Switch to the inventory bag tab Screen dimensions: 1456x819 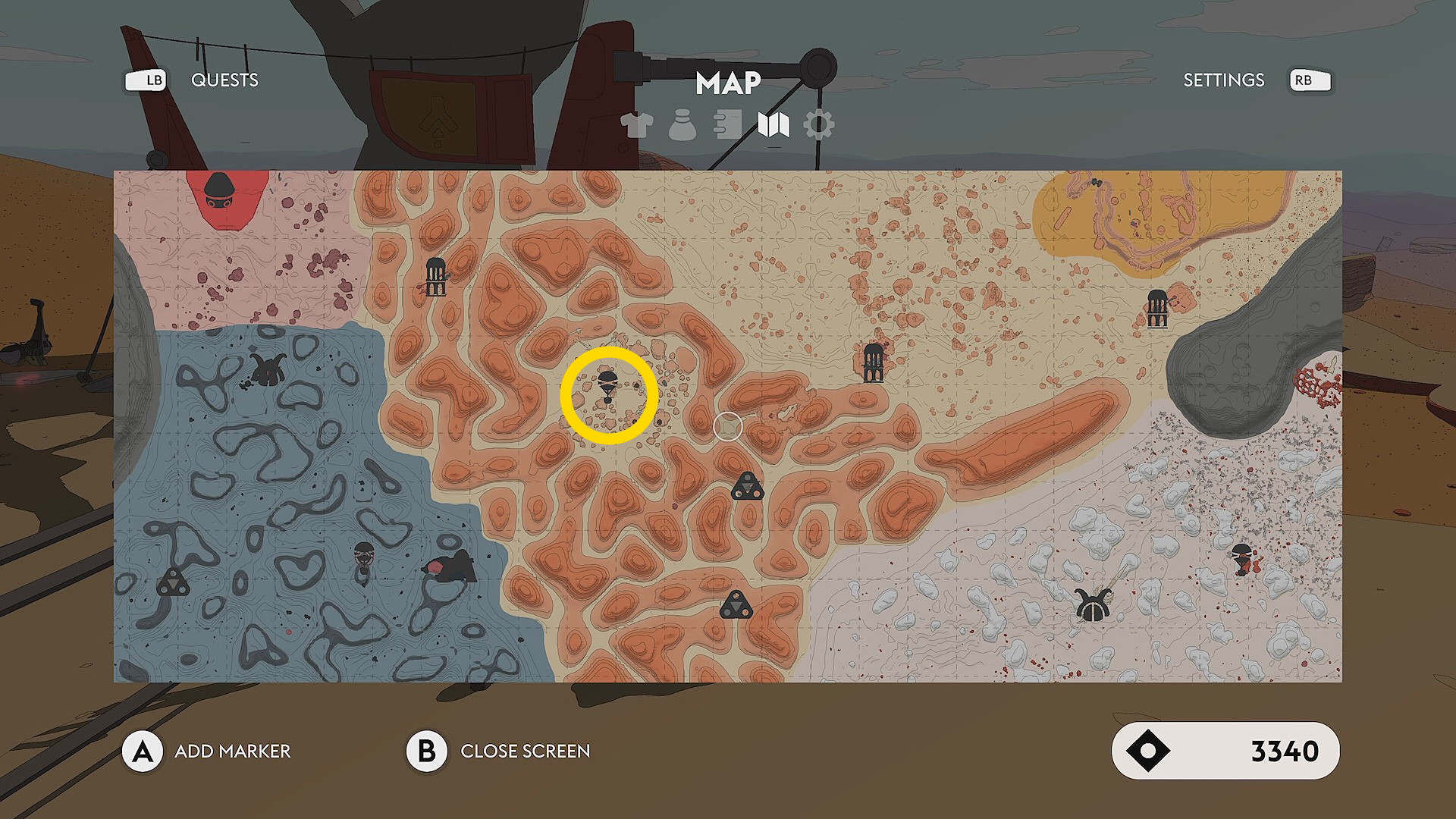682,125
